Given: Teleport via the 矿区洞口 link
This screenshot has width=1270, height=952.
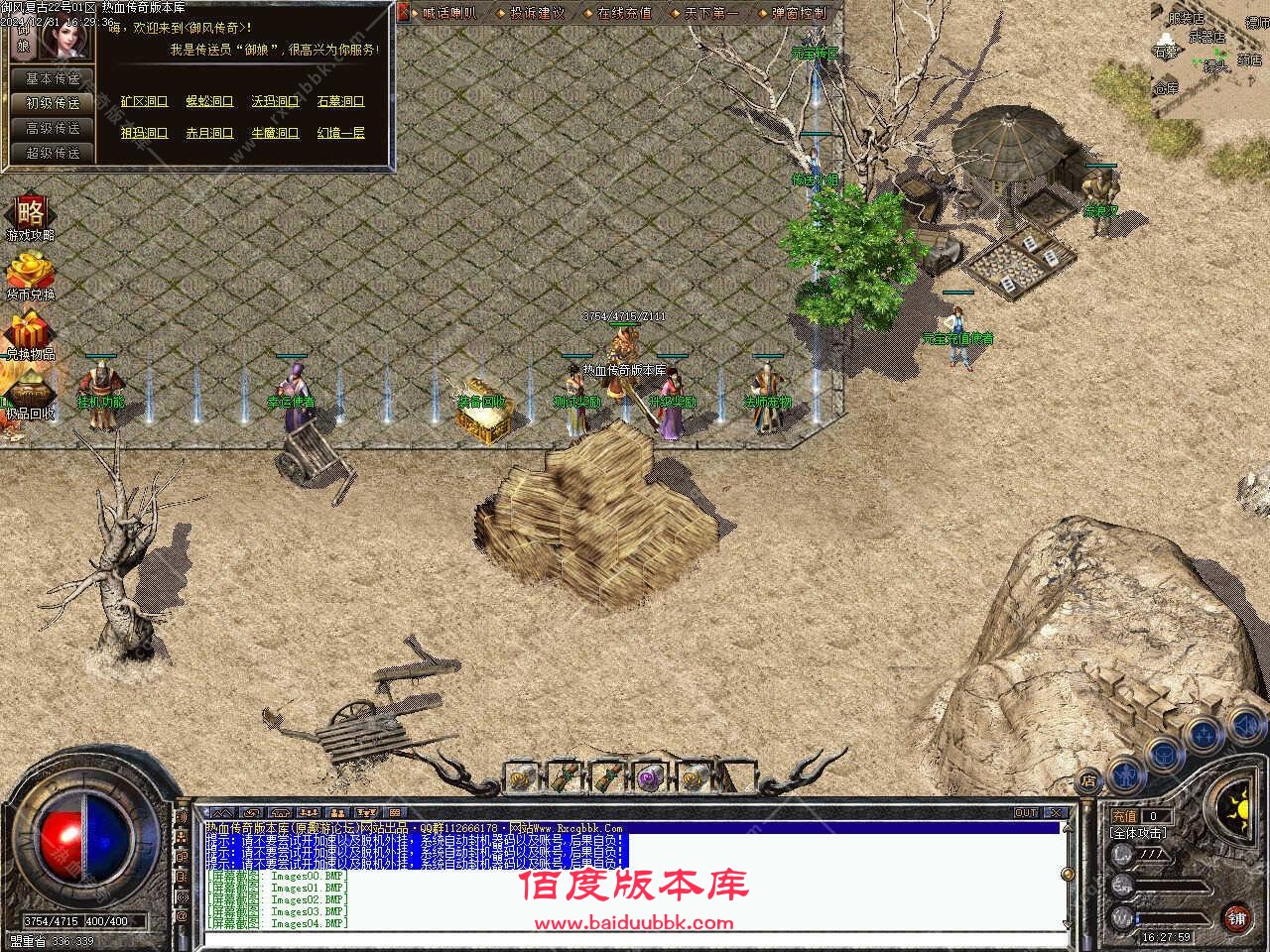Looking at the screenshot, I should click(x=144, y=100).
